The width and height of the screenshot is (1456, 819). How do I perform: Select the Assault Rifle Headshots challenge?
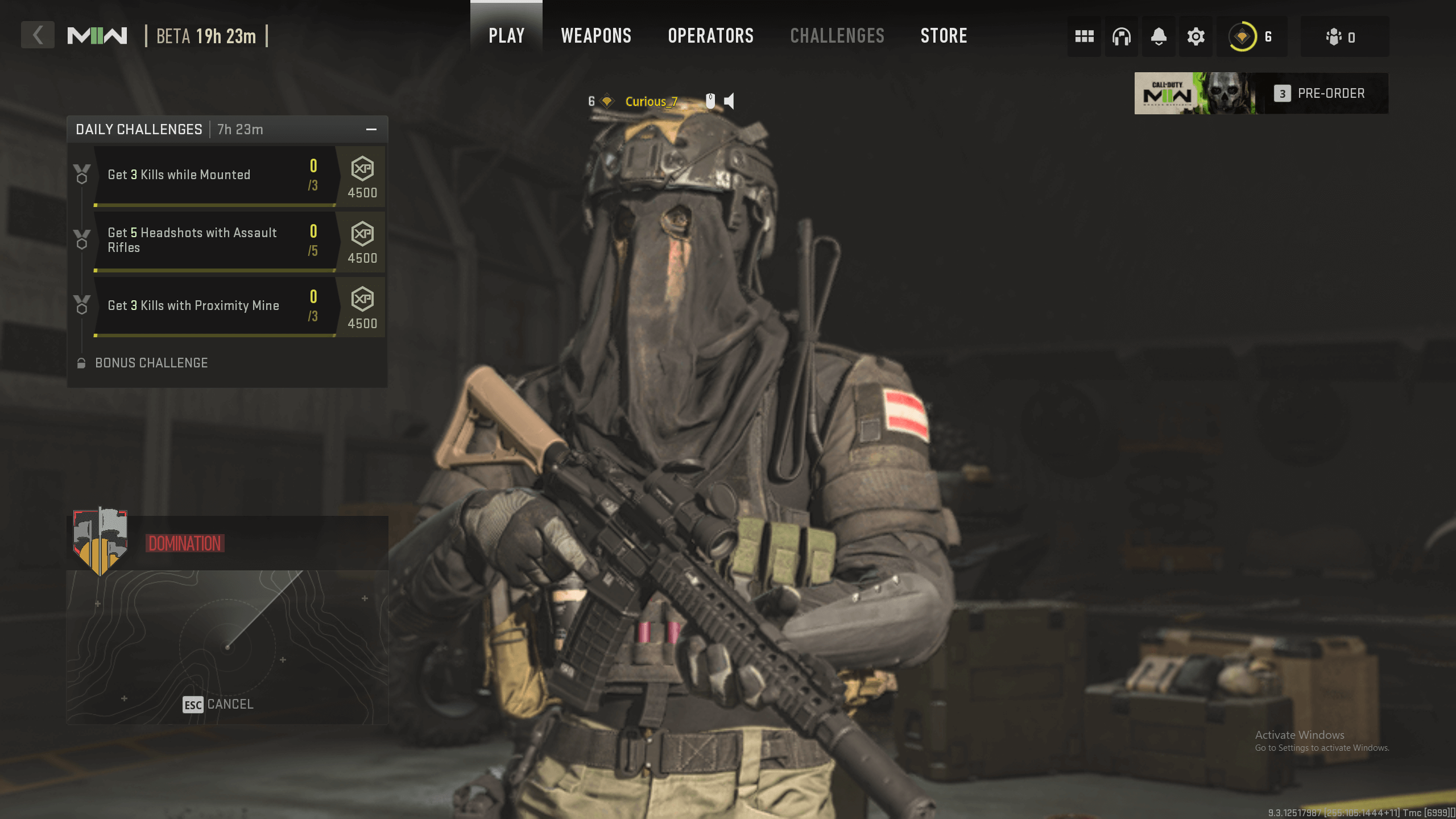pyautogui.click(x=215, y=240)
